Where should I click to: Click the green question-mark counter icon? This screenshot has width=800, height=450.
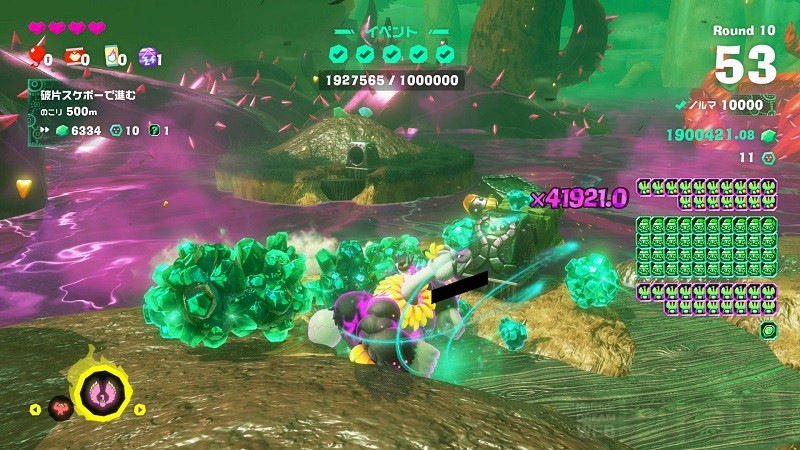coord(154,130)
